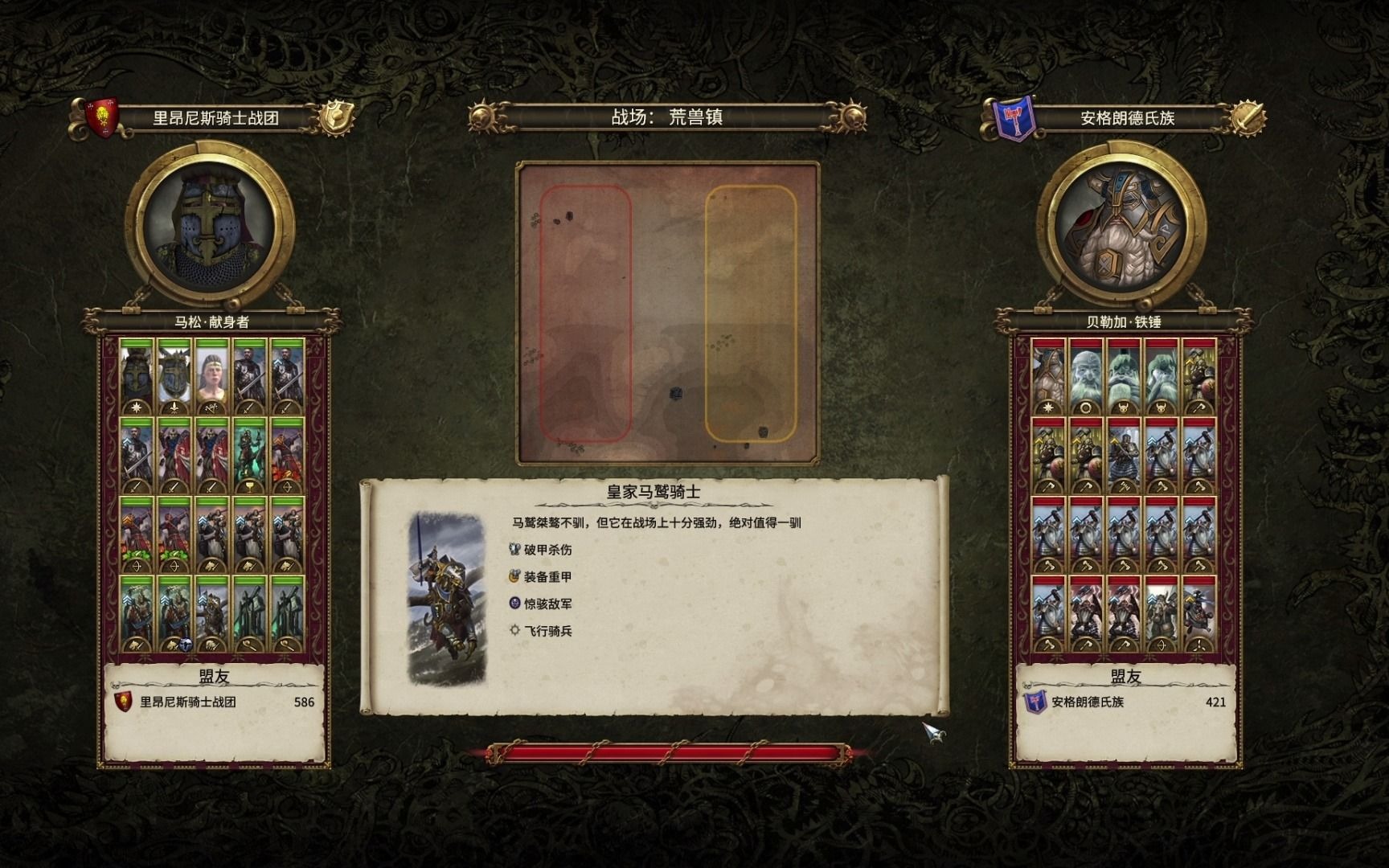Click the Royal Hippogryph Knights card with lance

click(x=211, y=614)
